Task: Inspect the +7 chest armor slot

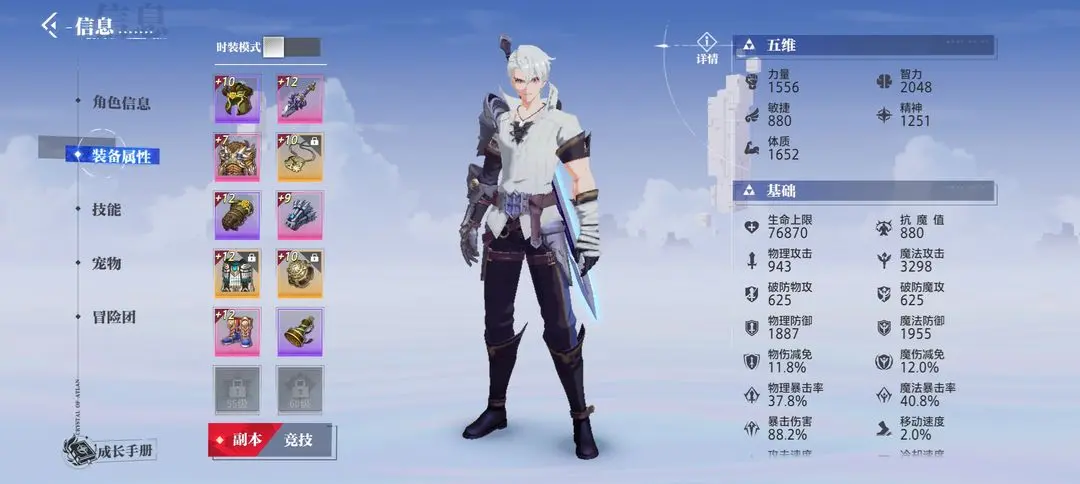Action: coord(237,157)
